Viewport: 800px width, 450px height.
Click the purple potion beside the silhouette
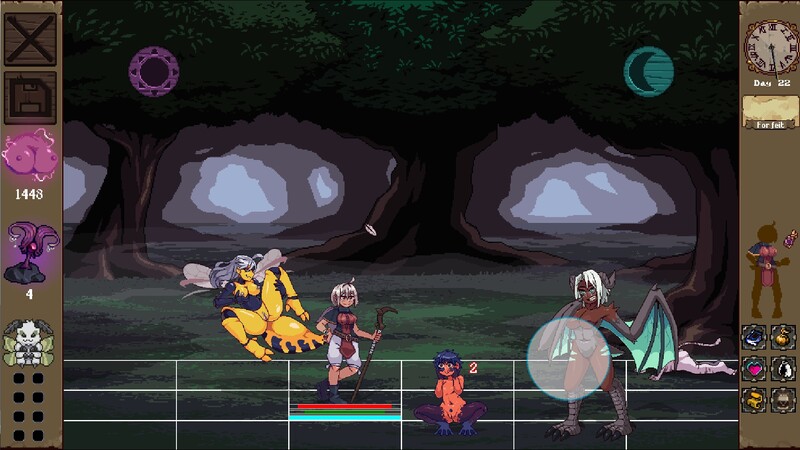789,239
